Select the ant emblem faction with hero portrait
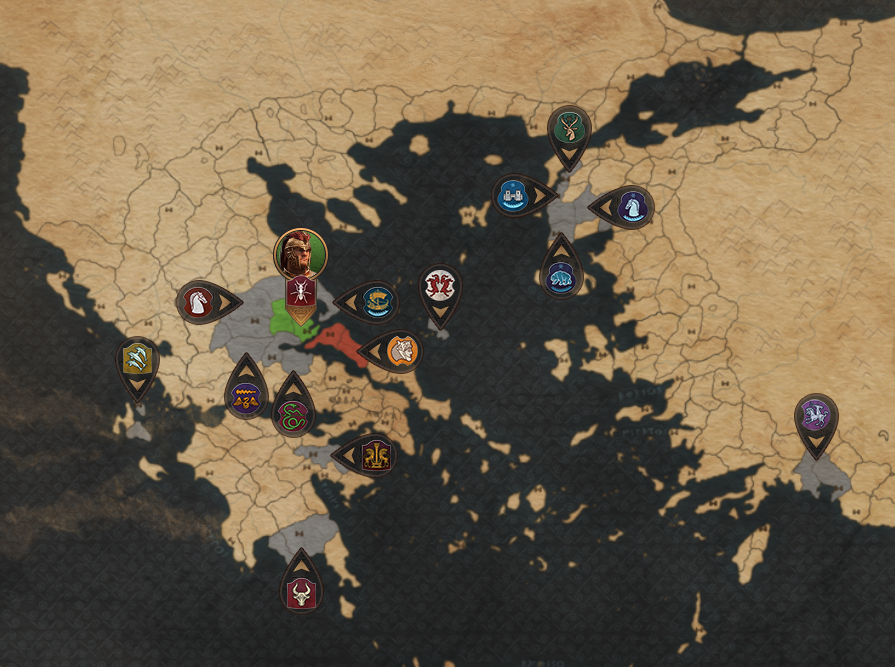 (300, 292)
